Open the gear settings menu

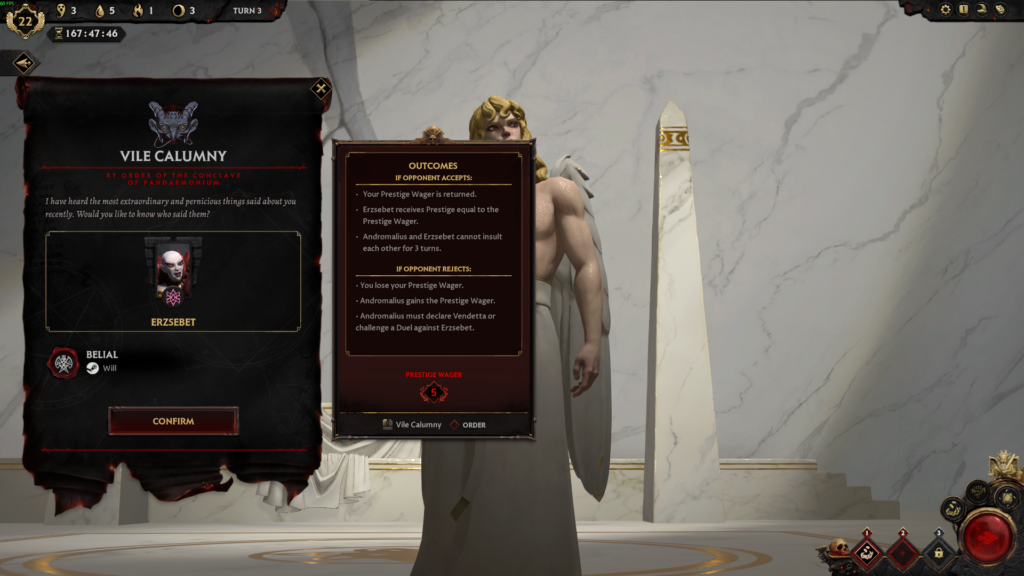pos(946,9)
